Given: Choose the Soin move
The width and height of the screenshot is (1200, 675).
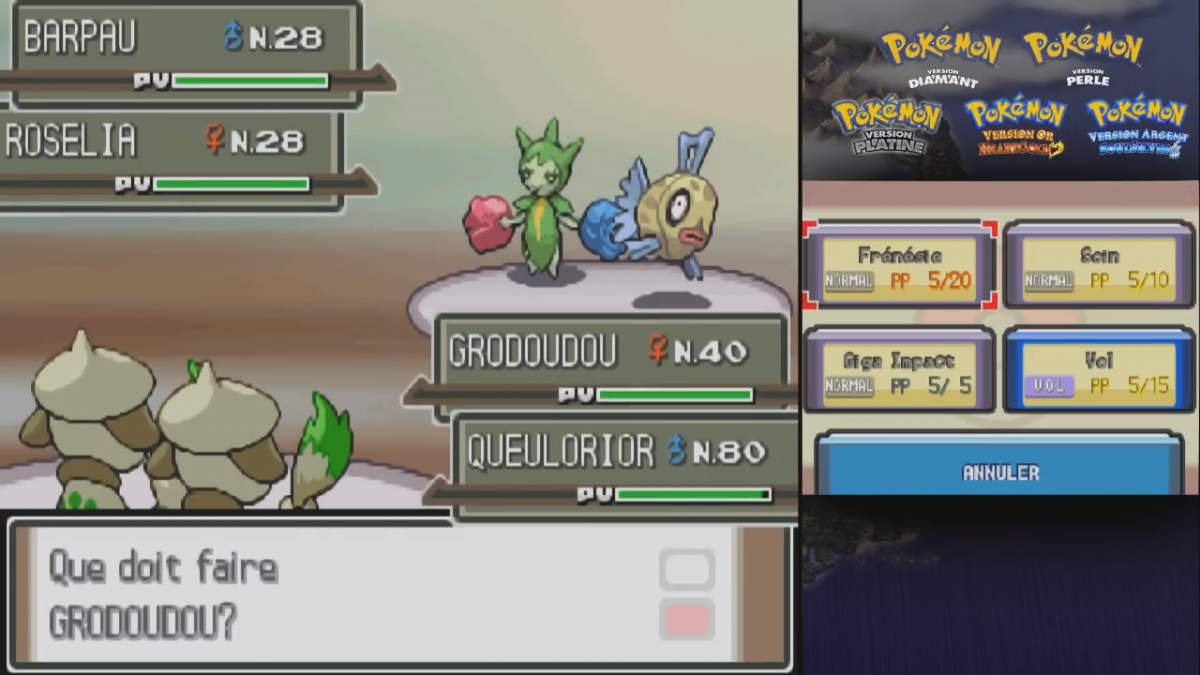Looking at the screenshot, I should click(1099, 266).
